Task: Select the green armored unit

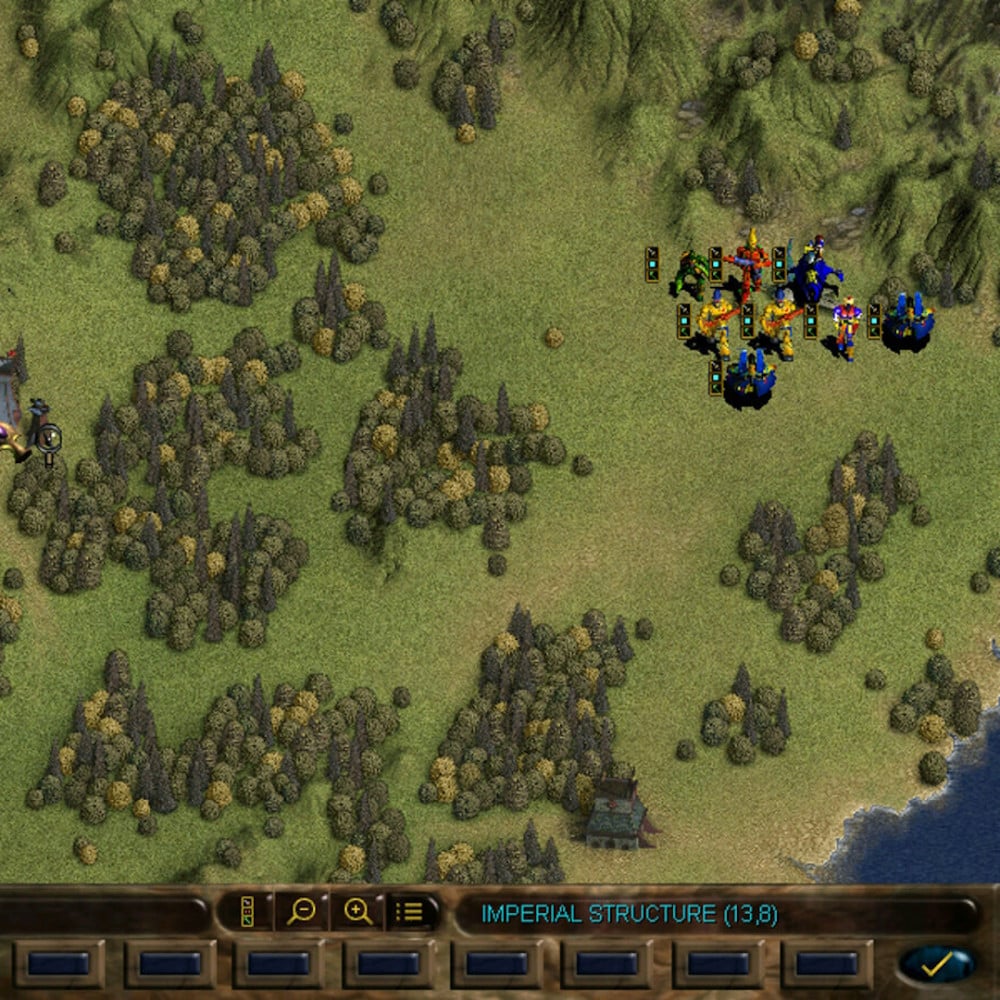Action: pyautogui.click(x=691, y=270)
